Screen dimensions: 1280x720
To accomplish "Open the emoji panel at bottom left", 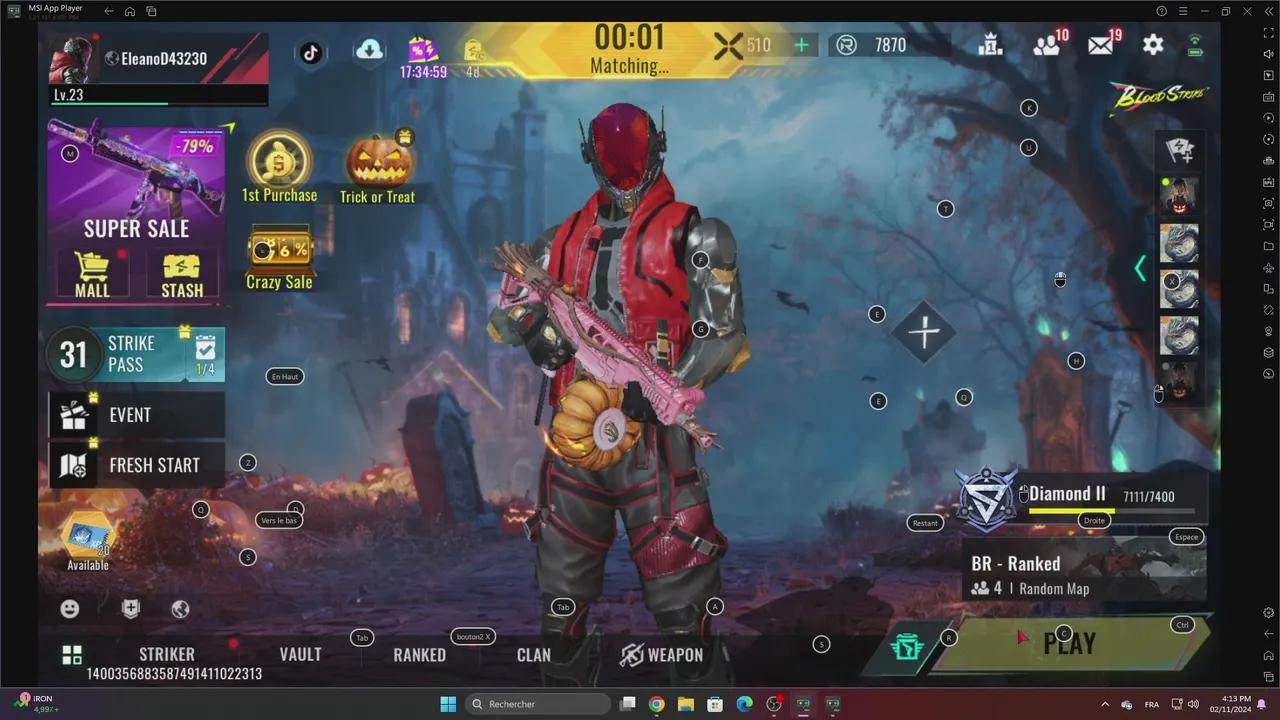I will coord(69,608).
